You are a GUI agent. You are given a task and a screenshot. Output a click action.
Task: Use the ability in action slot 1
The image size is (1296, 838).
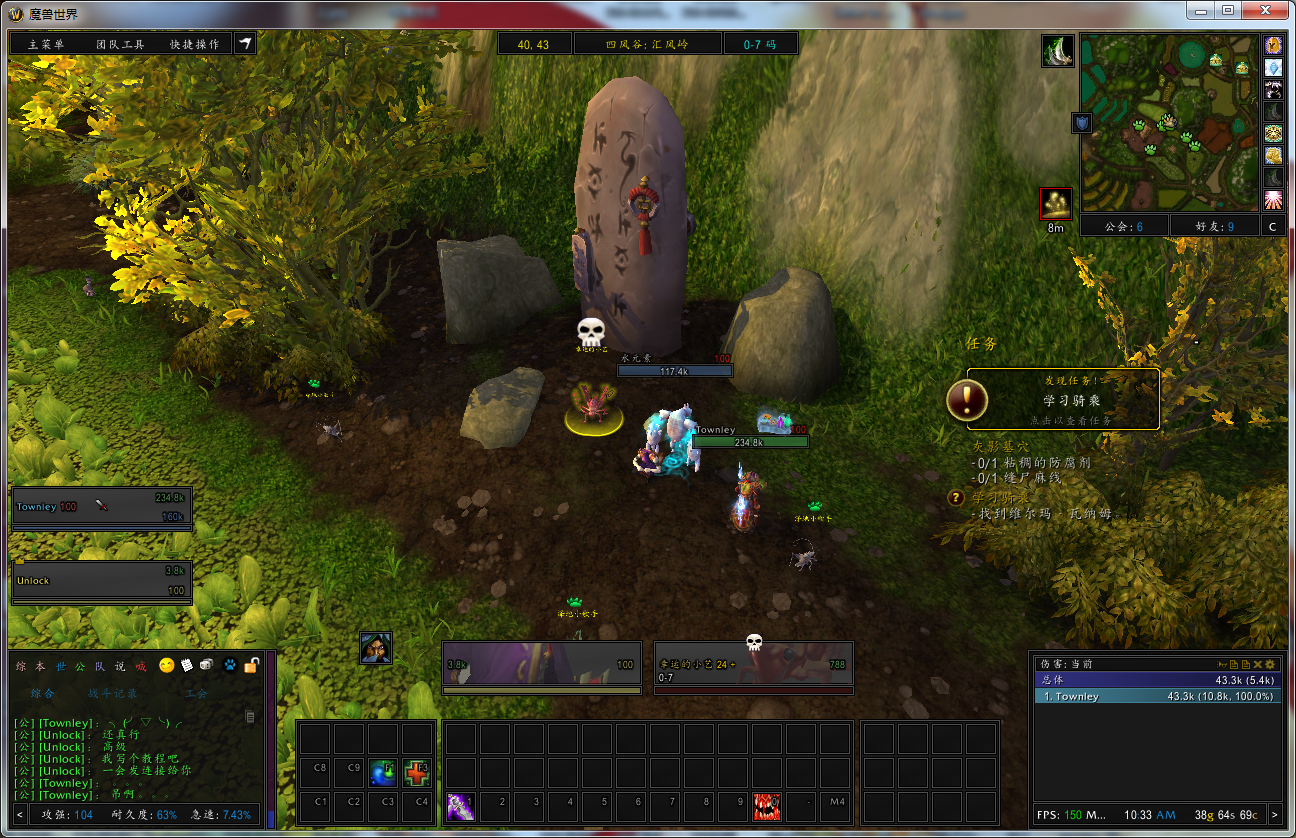461,805
